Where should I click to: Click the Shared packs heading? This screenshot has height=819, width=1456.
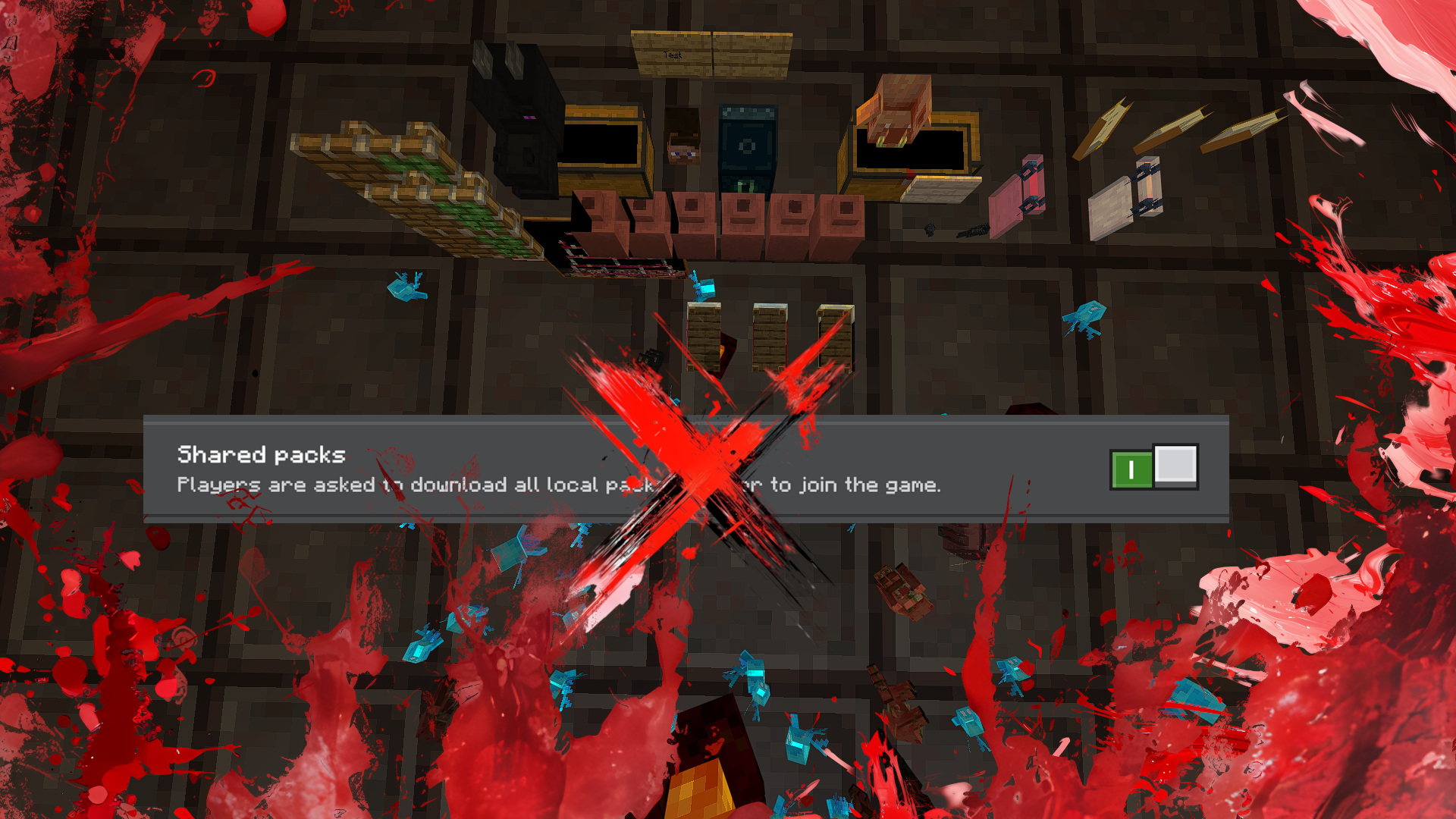click(262, 455)
